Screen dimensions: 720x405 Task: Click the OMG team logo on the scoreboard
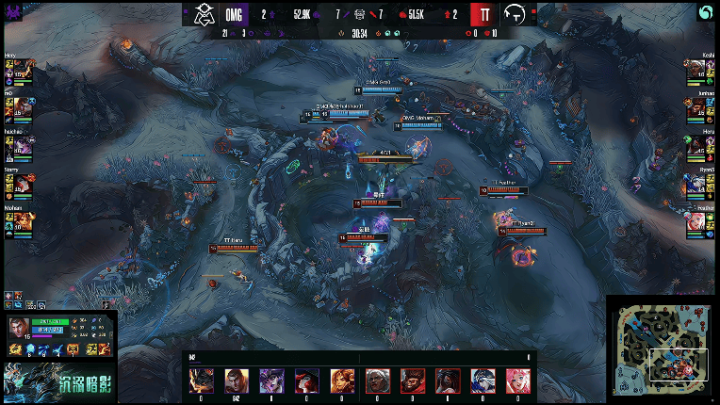pos(205,14)
